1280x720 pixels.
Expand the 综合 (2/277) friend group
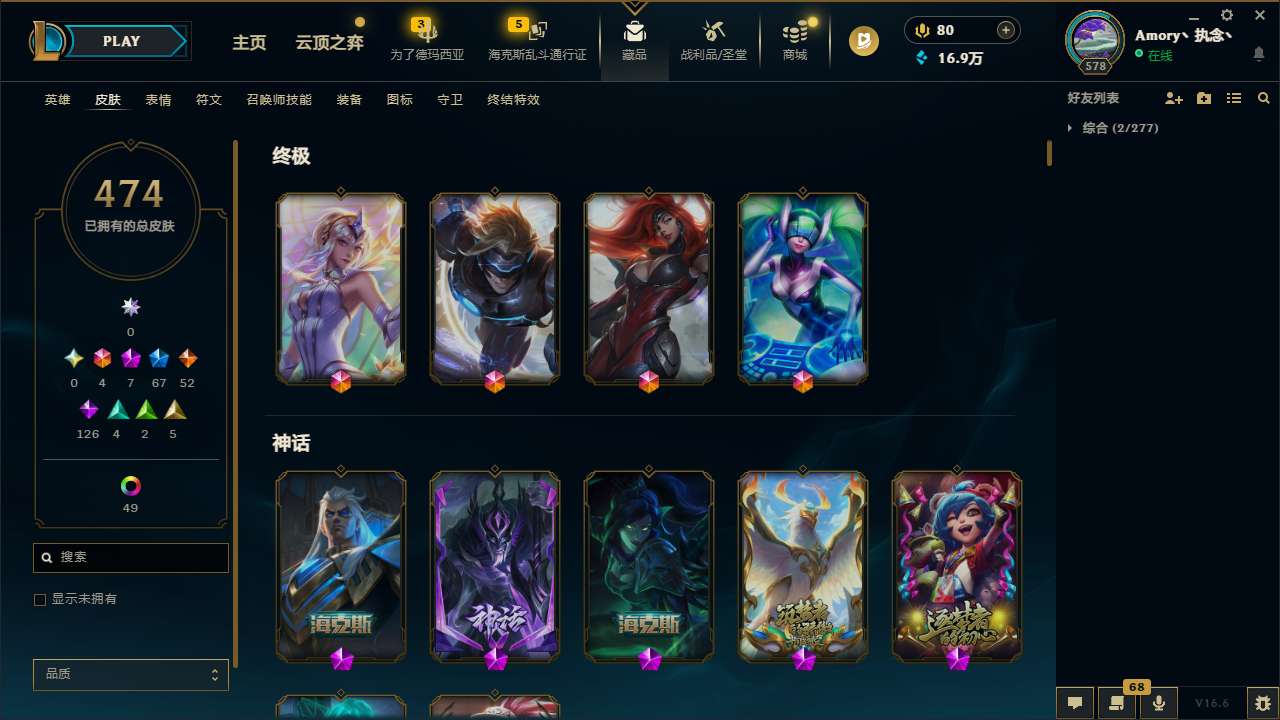point(1071,128)
